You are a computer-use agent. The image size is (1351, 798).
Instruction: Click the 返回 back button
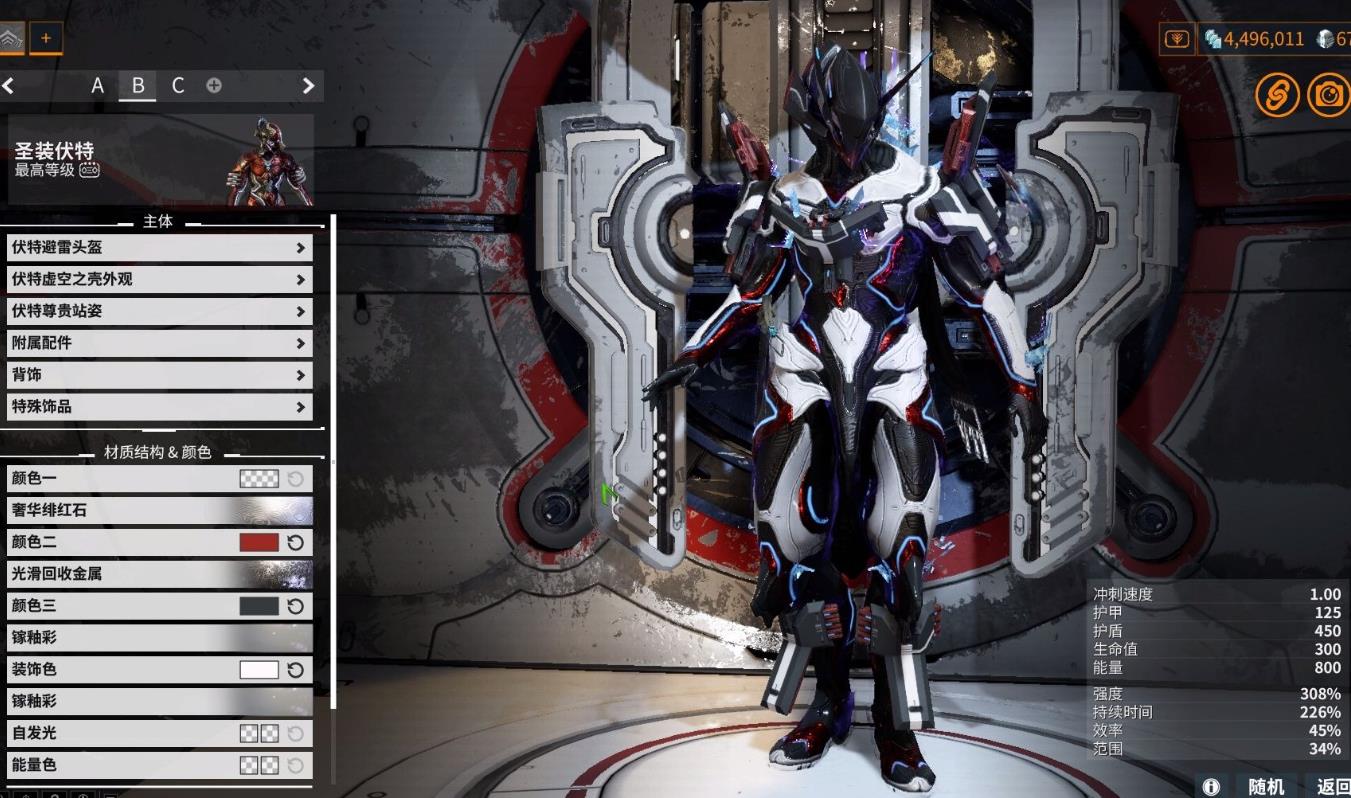tap(1332, 786)
